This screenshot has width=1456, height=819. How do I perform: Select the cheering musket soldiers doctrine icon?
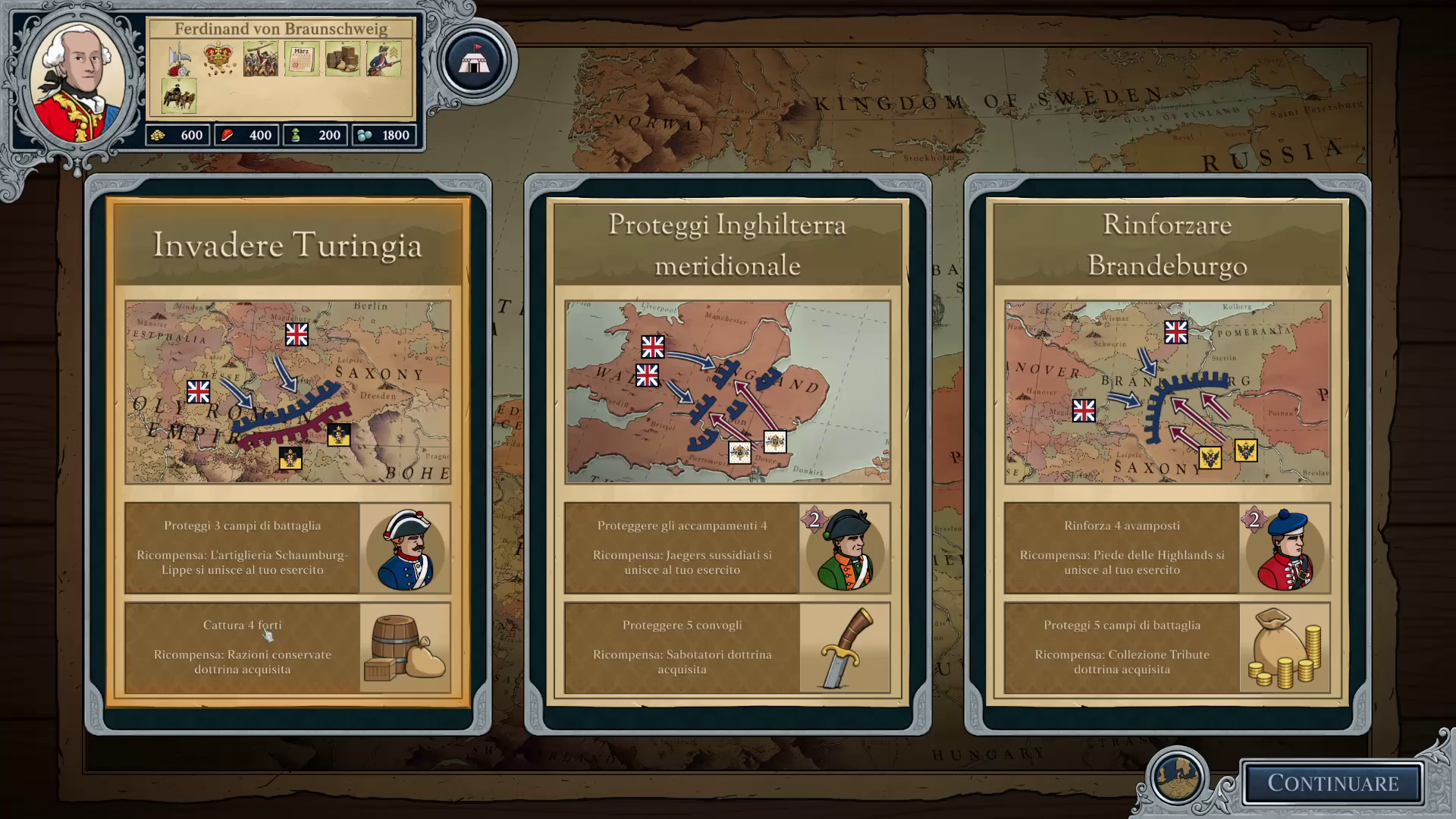[x=260, y=59]
